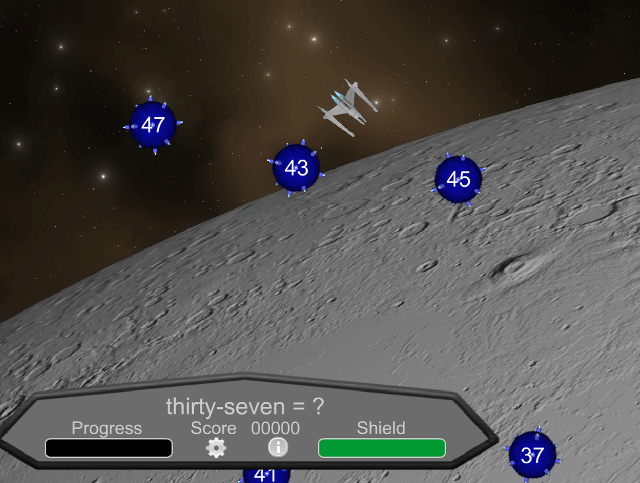640x483 pixels.
Task: Open the gear settings icon
Action: coord(216,448)
